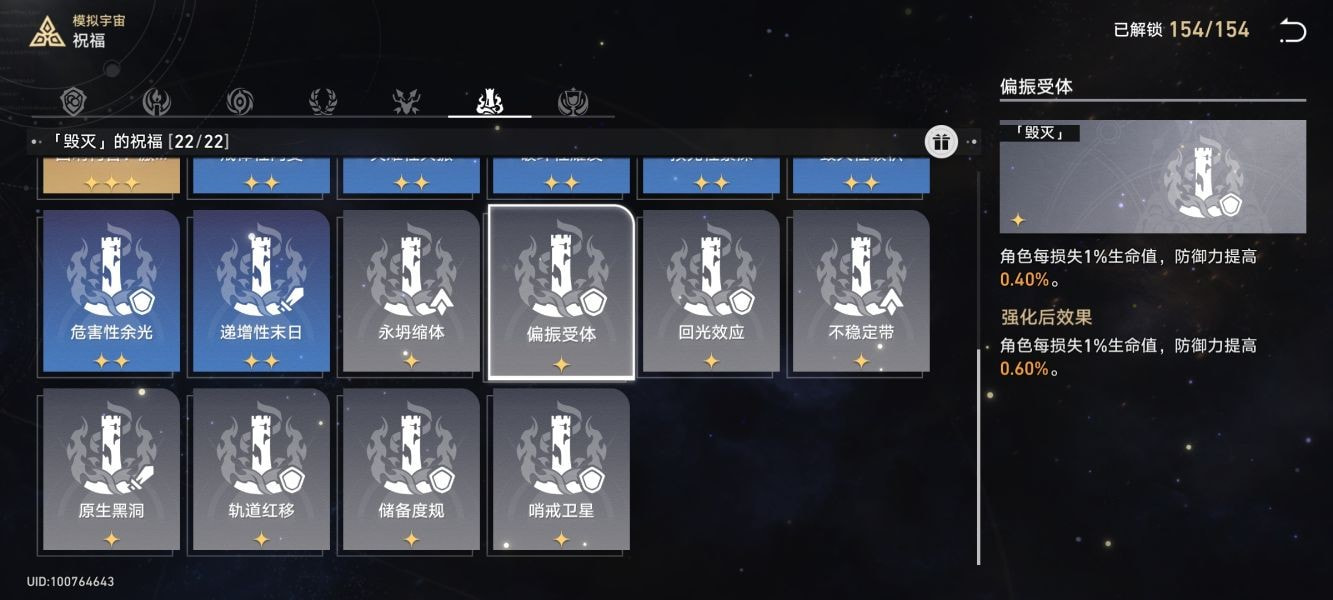Open the 回光效应 blessing card
This screenshot has width=1333, height=600.
click(x=711, y=291)
